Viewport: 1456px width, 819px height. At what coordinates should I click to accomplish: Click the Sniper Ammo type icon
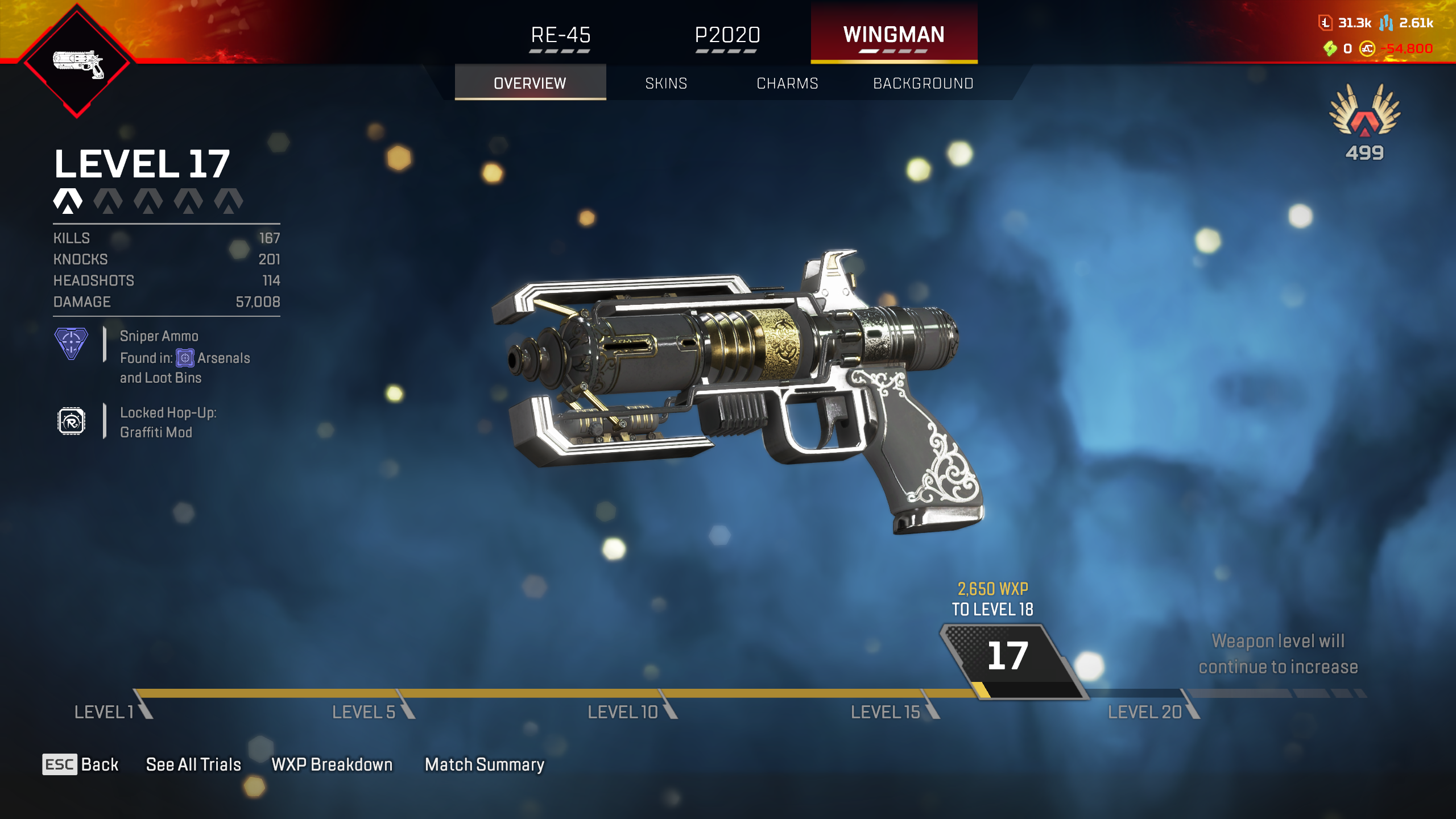coord(71,343)
